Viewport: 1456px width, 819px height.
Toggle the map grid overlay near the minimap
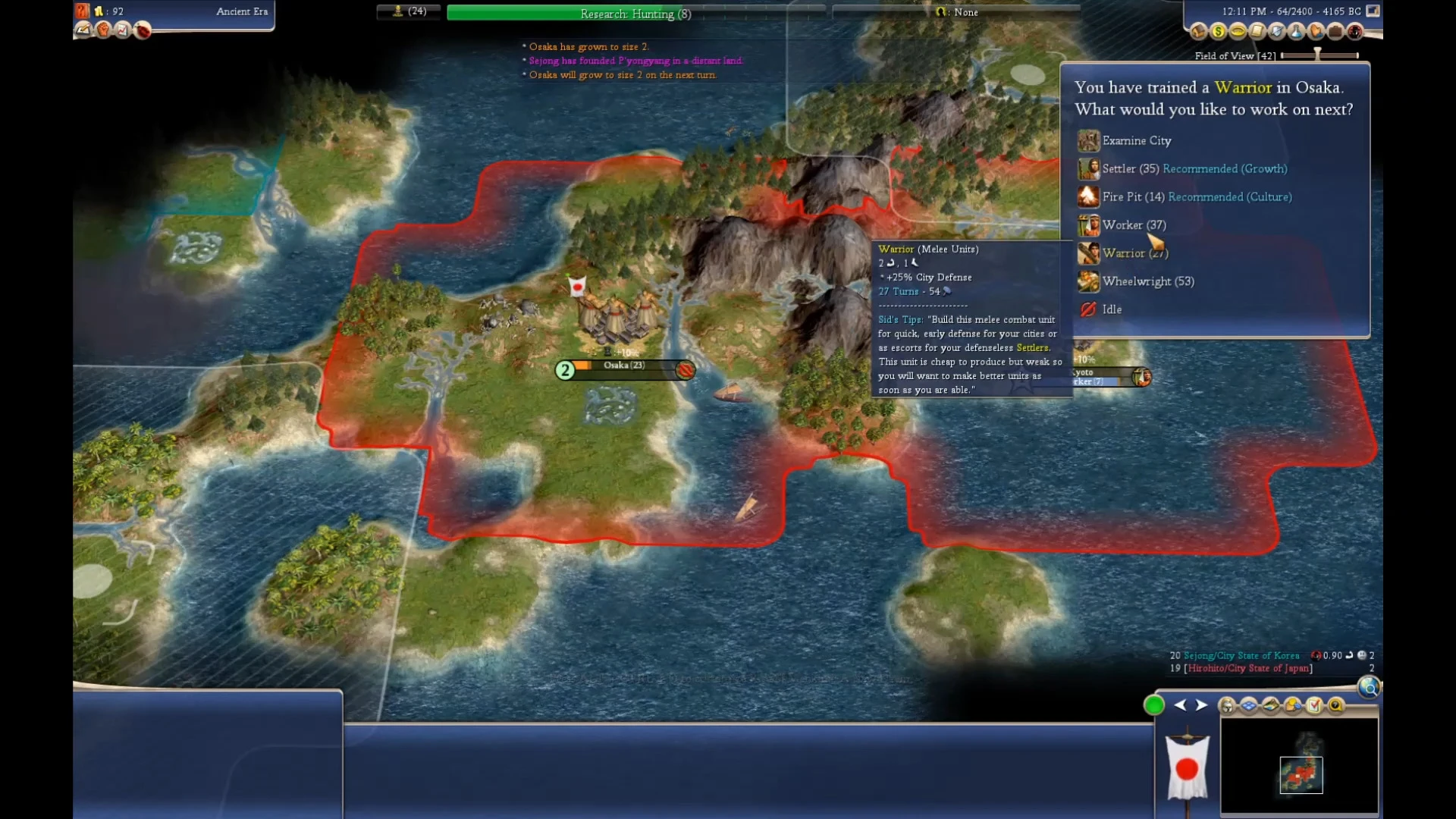pos(1247,705)
